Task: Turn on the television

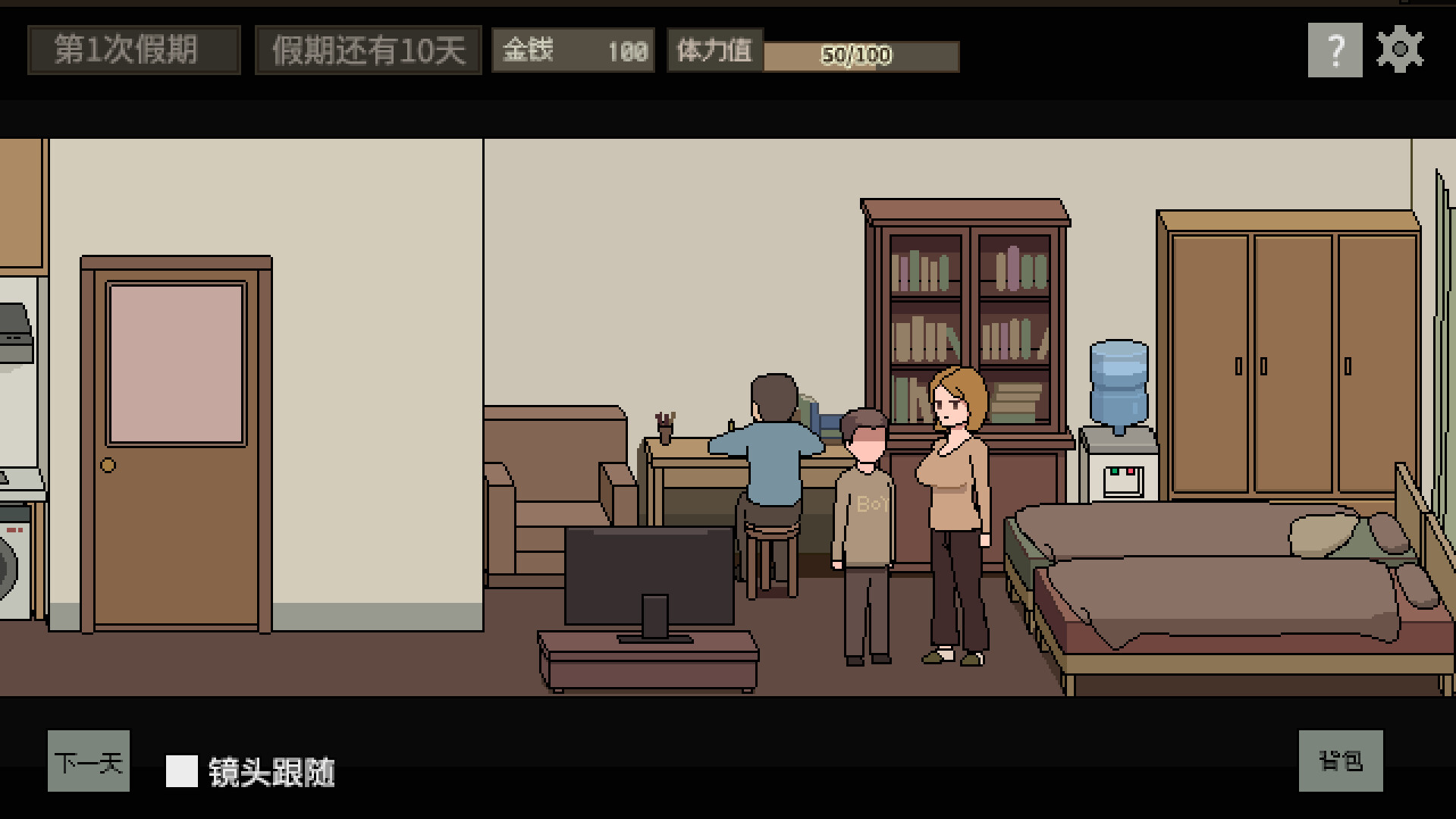Action: point(651,576)
